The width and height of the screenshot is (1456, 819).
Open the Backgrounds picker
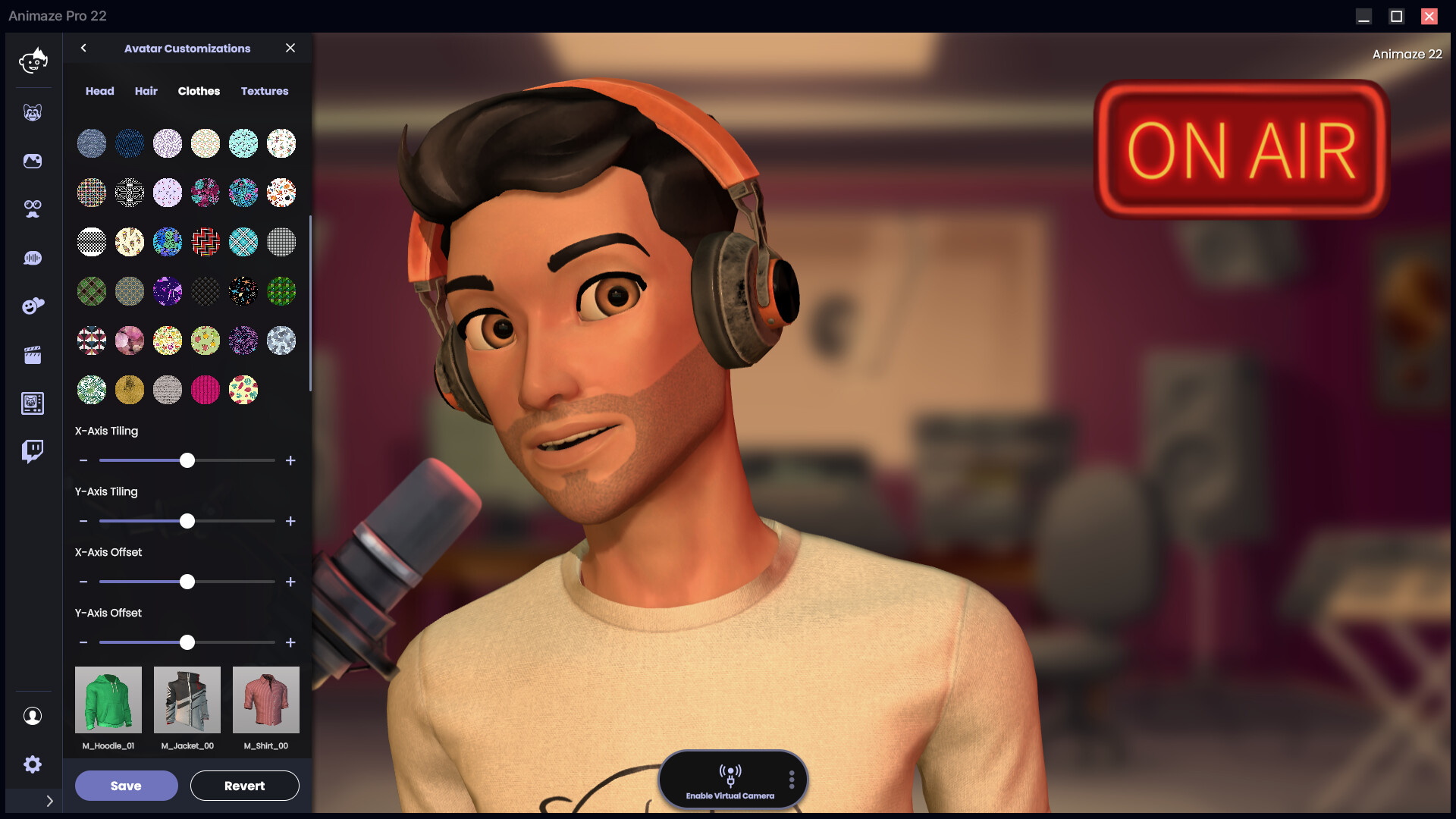(33, 161)
